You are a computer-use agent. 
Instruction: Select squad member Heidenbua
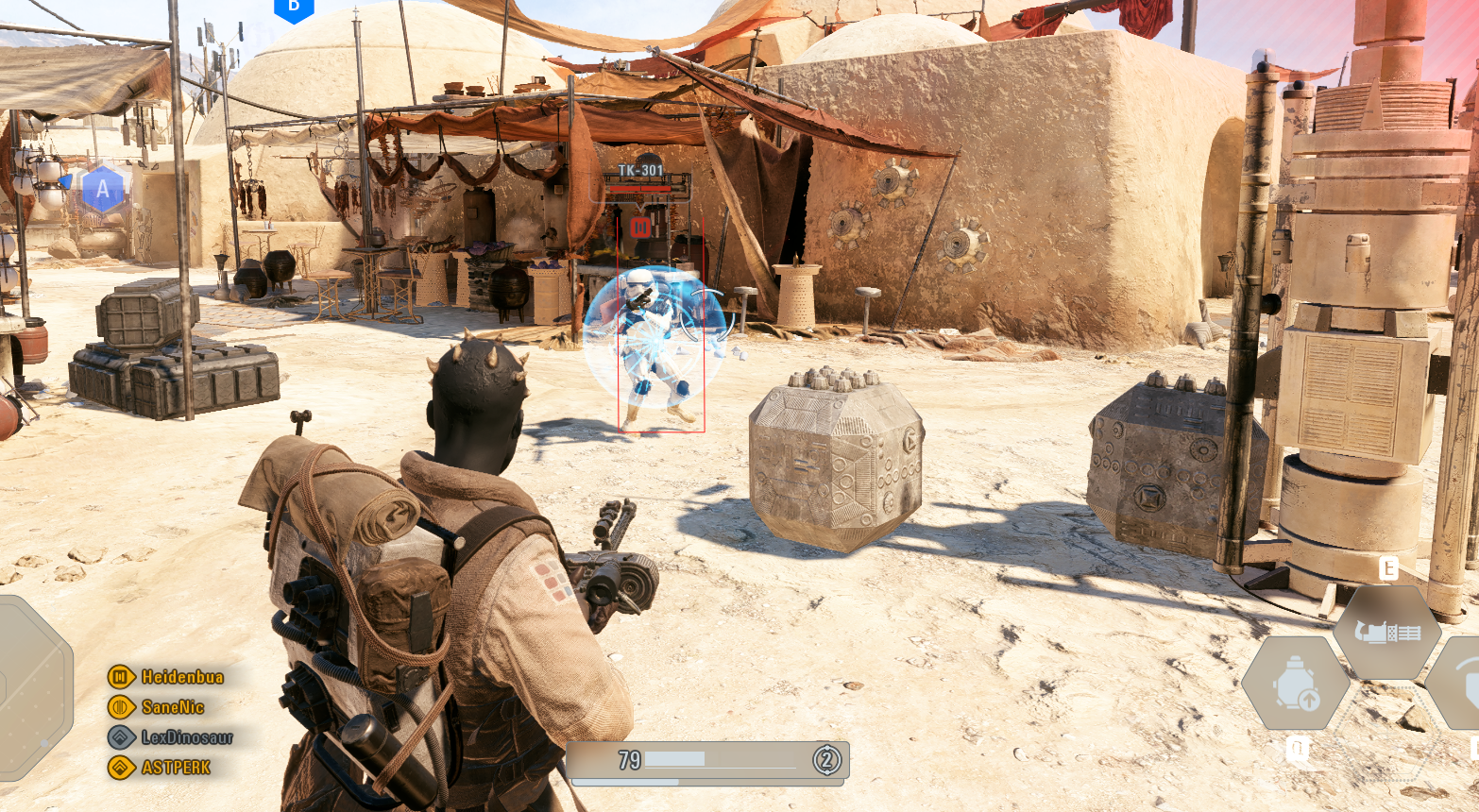pos(181,677)
